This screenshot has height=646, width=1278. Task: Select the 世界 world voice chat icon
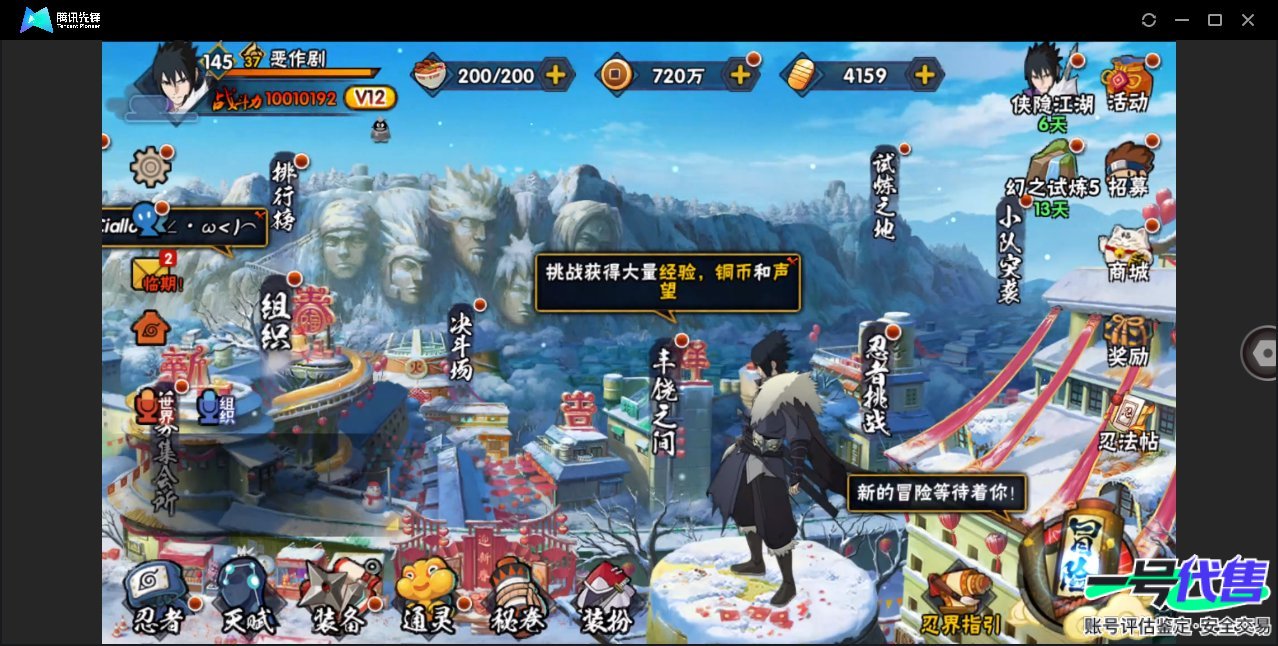(x=152, y=405)
